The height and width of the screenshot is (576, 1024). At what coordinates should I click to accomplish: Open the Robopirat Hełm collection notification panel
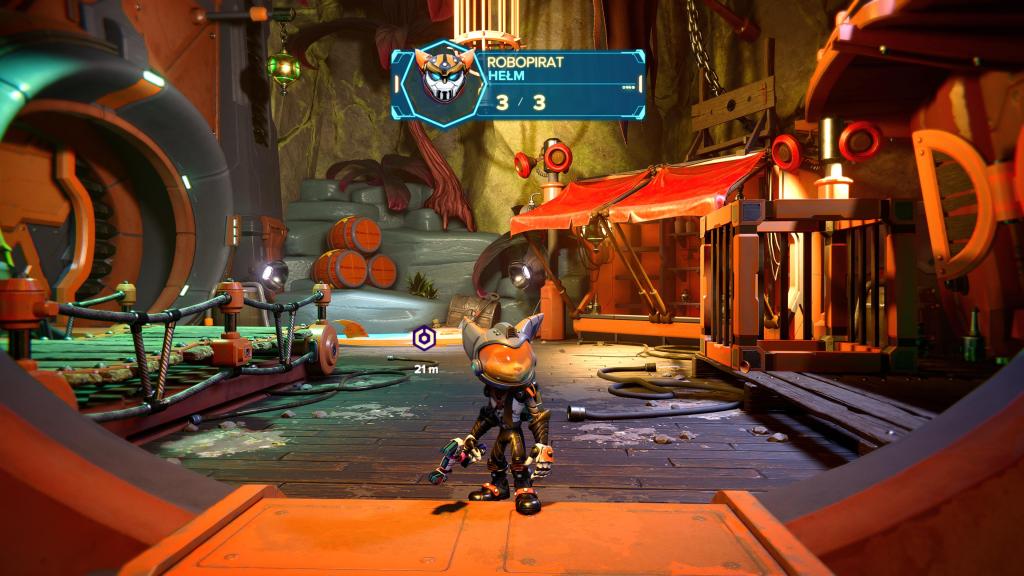(558, 86)
